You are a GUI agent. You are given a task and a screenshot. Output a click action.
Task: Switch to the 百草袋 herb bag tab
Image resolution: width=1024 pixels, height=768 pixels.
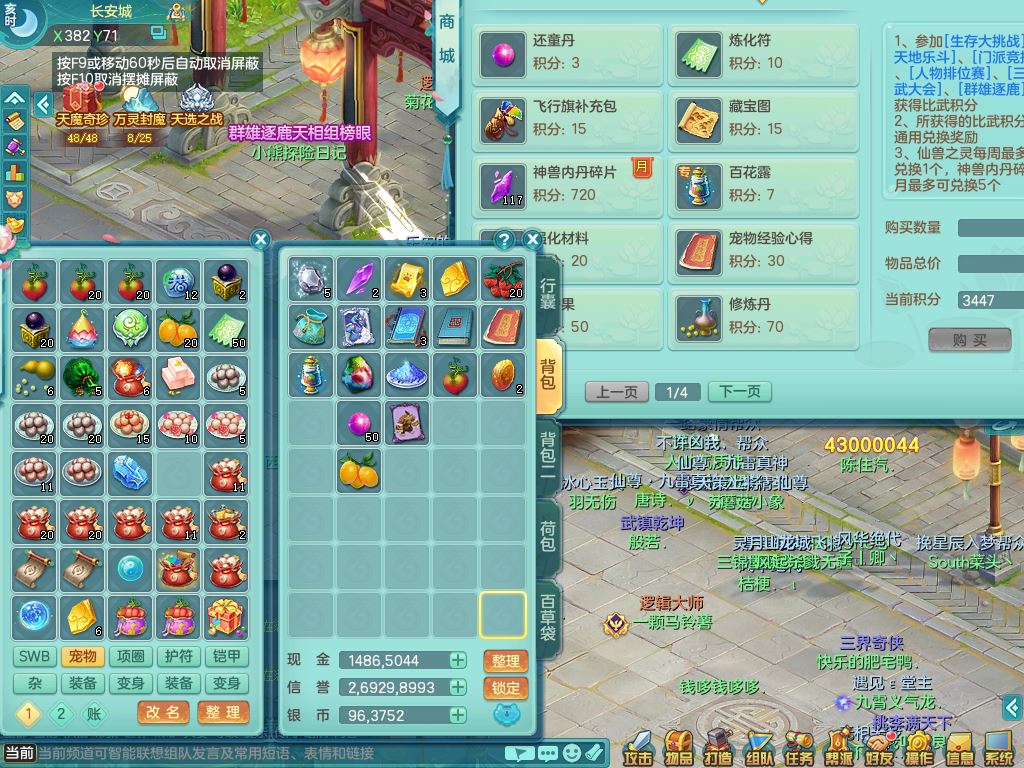tap(548, 617)
